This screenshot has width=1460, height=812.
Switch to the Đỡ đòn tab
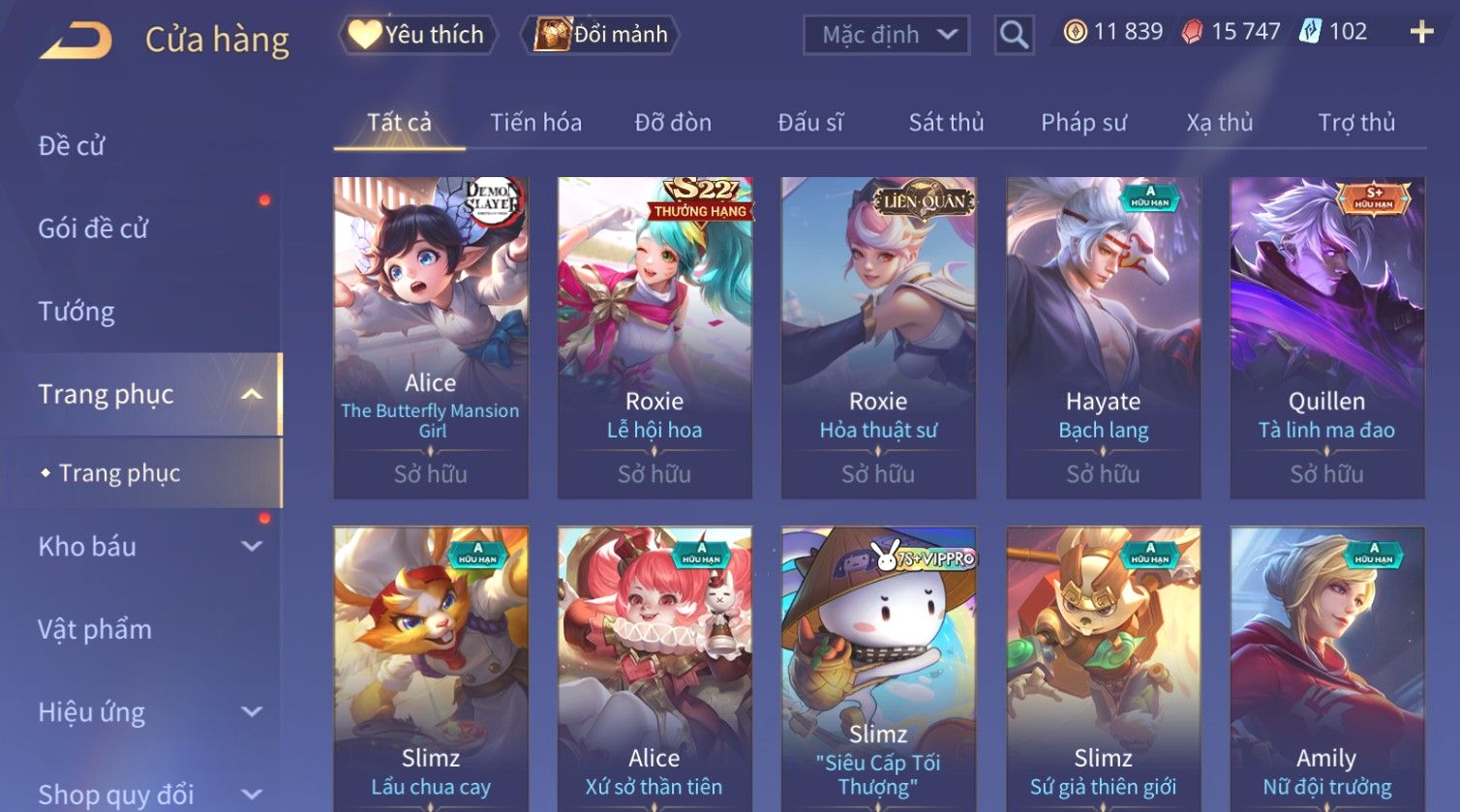tap(673, 123)
